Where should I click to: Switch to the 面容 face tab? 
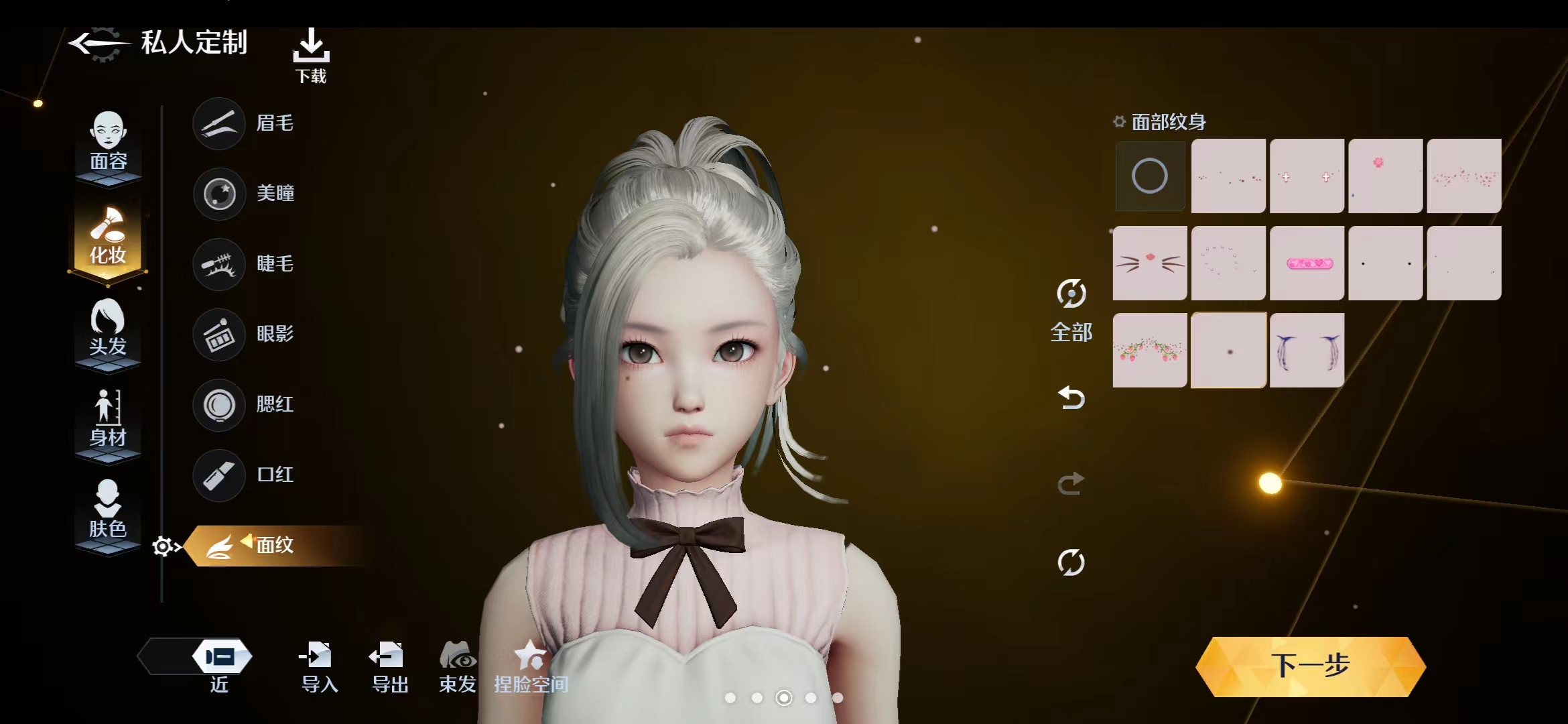[x=108, y=142]
